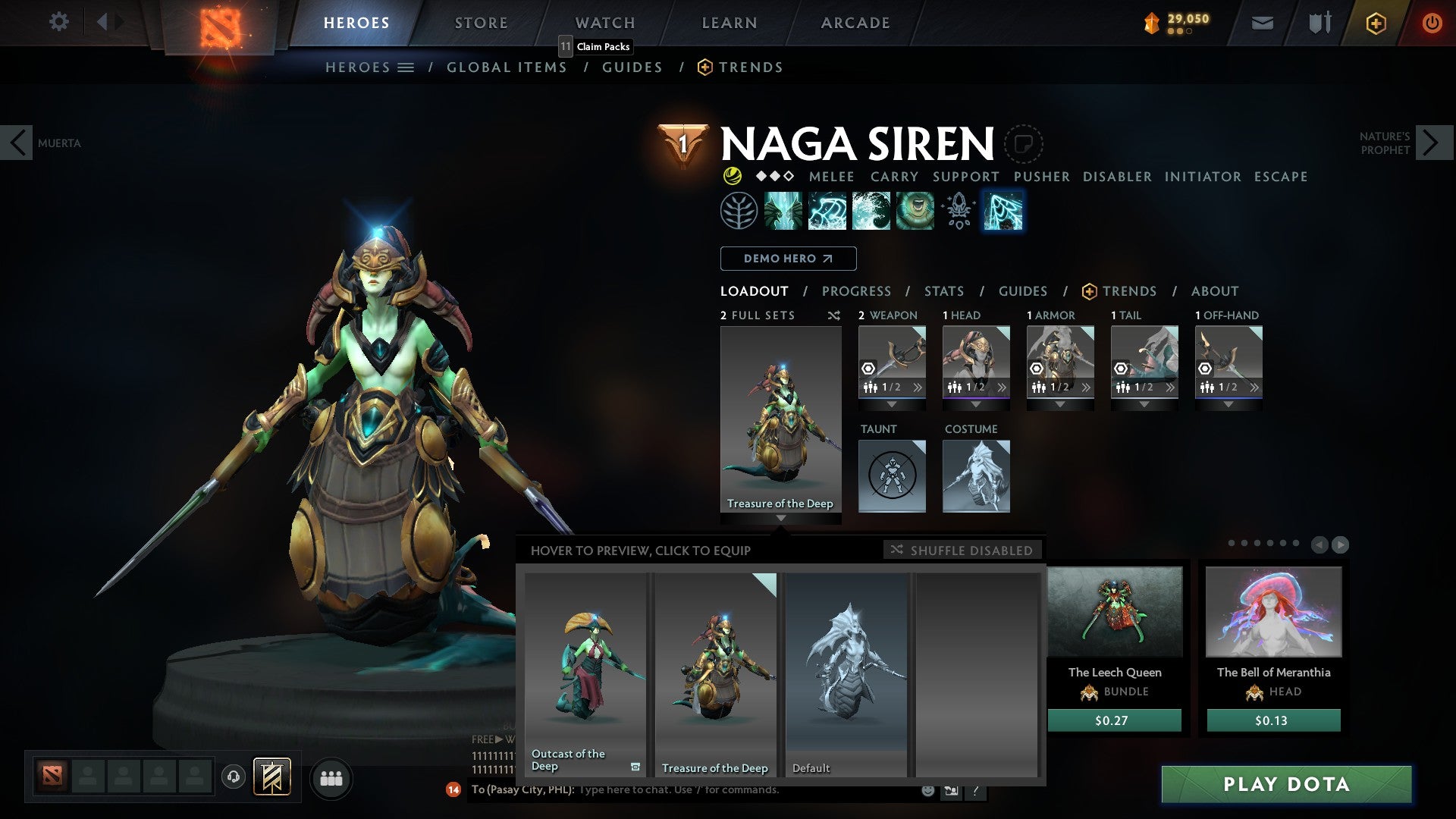Toggle loadout shuffle next to 2 Full Sets
This screenshot has height=819, width=1456.
tap(834, 315)
